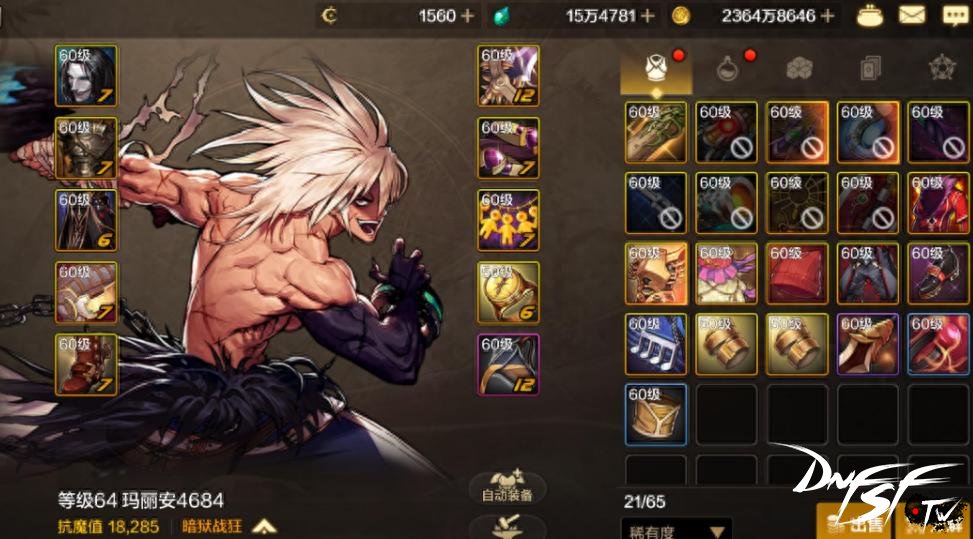Open the potion consumables tab
Image resolution: width=973 pixels, height=539 pixels.
click(x=728, y=68)
